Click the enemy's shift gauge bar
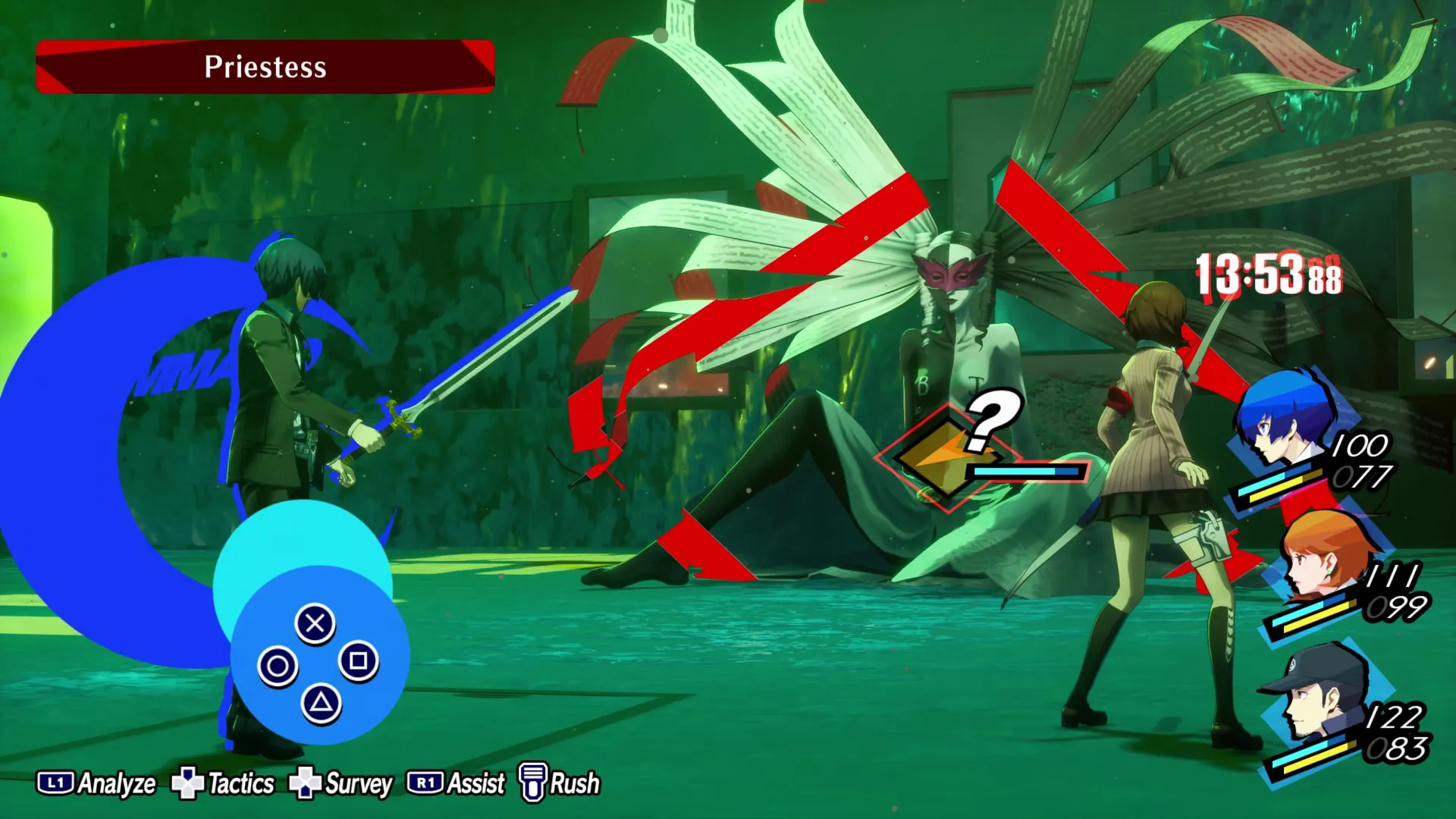 coord(1025,471)
